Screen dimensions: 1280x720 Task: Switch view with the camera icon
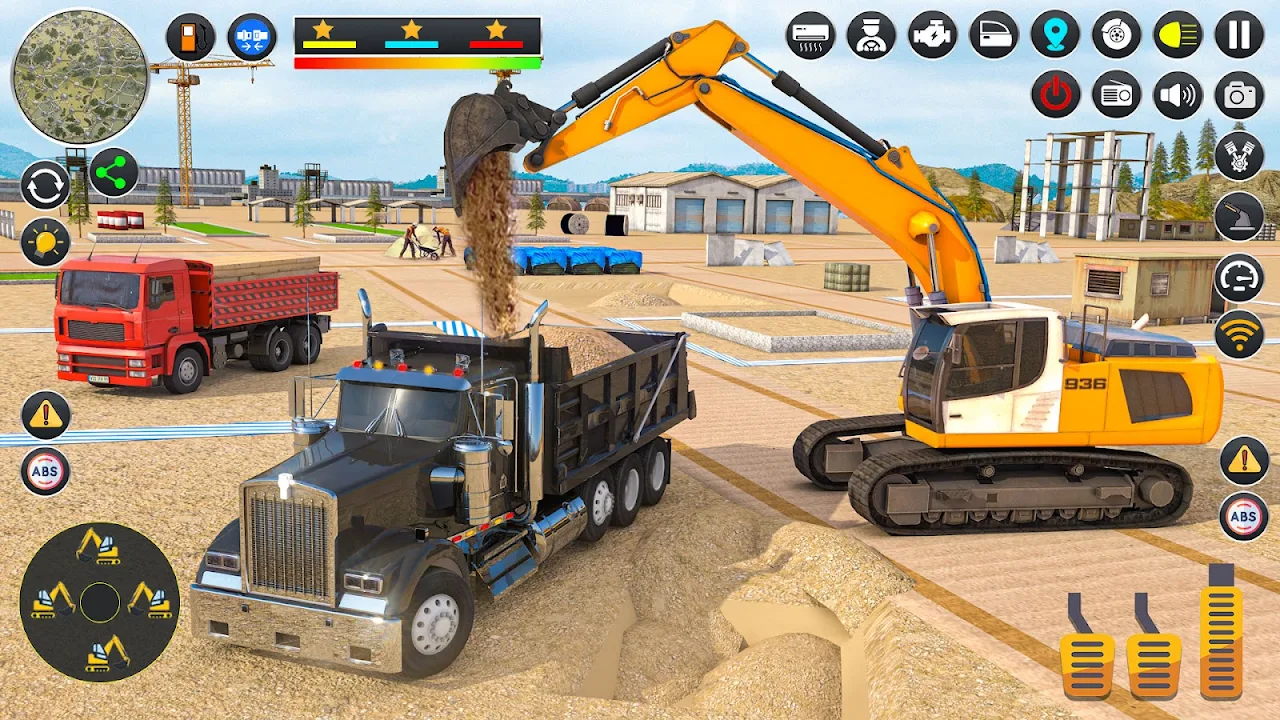pos(1239,95)
